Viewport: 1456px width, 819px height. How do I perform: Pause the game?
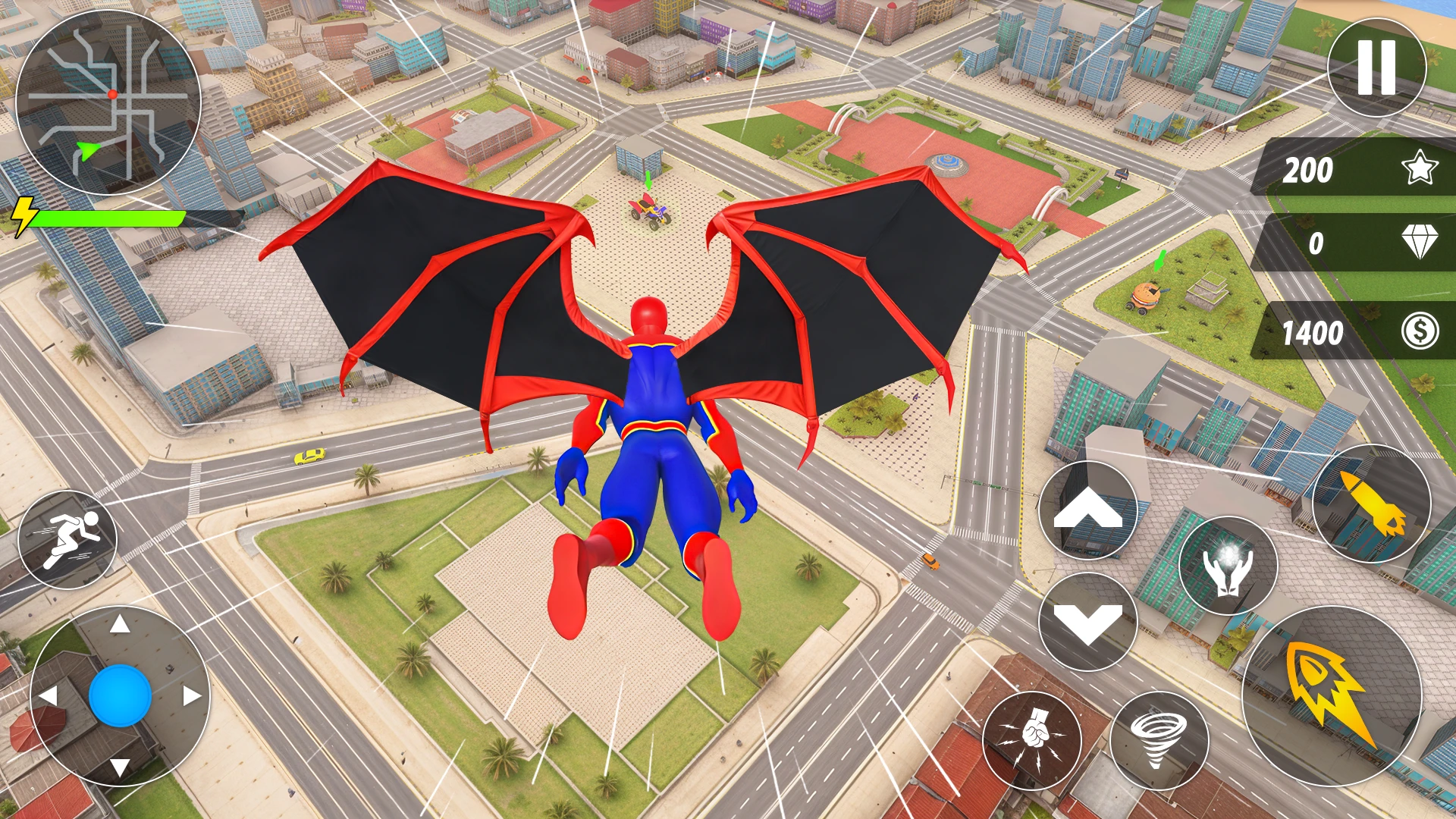(1376, 67)
